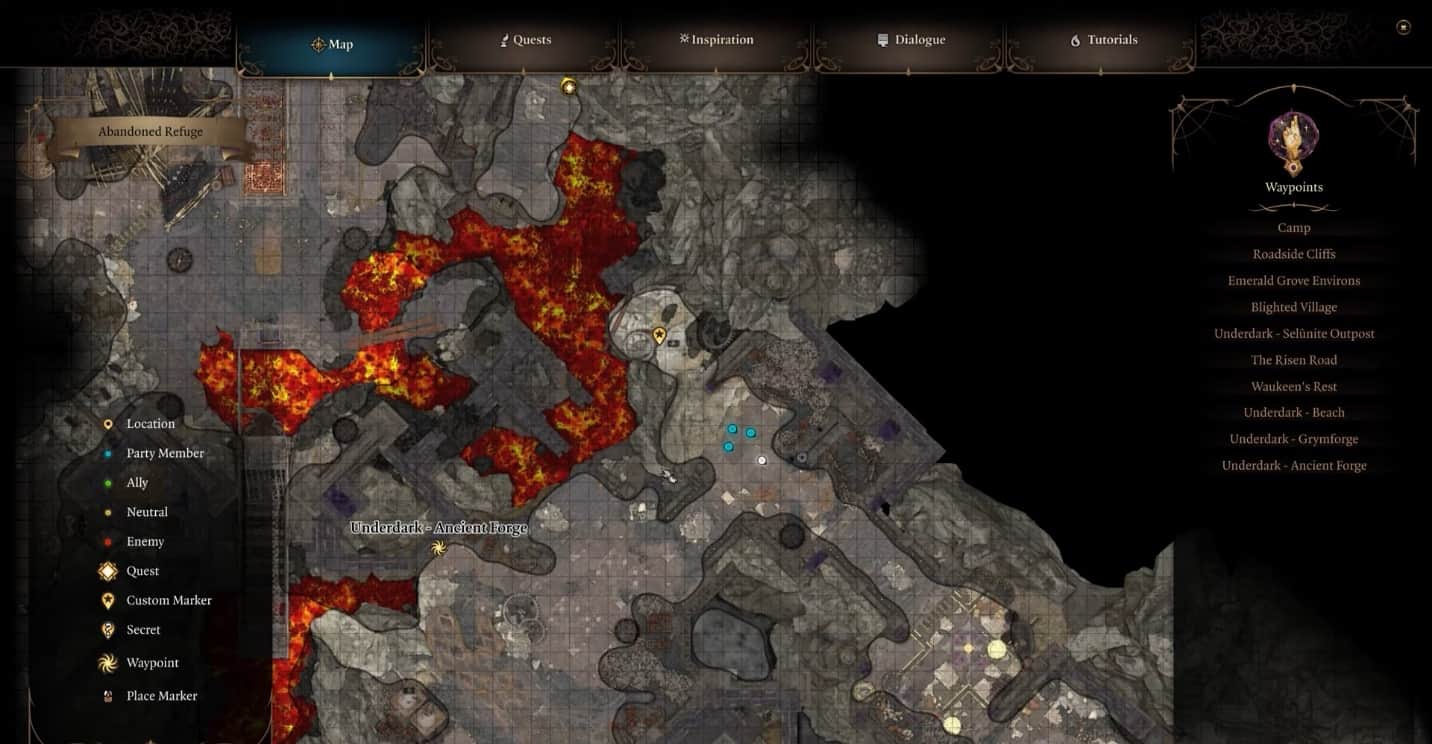Select the star custom marker on the map
This screenshot has width=1432, height=744.
[659, 335]
